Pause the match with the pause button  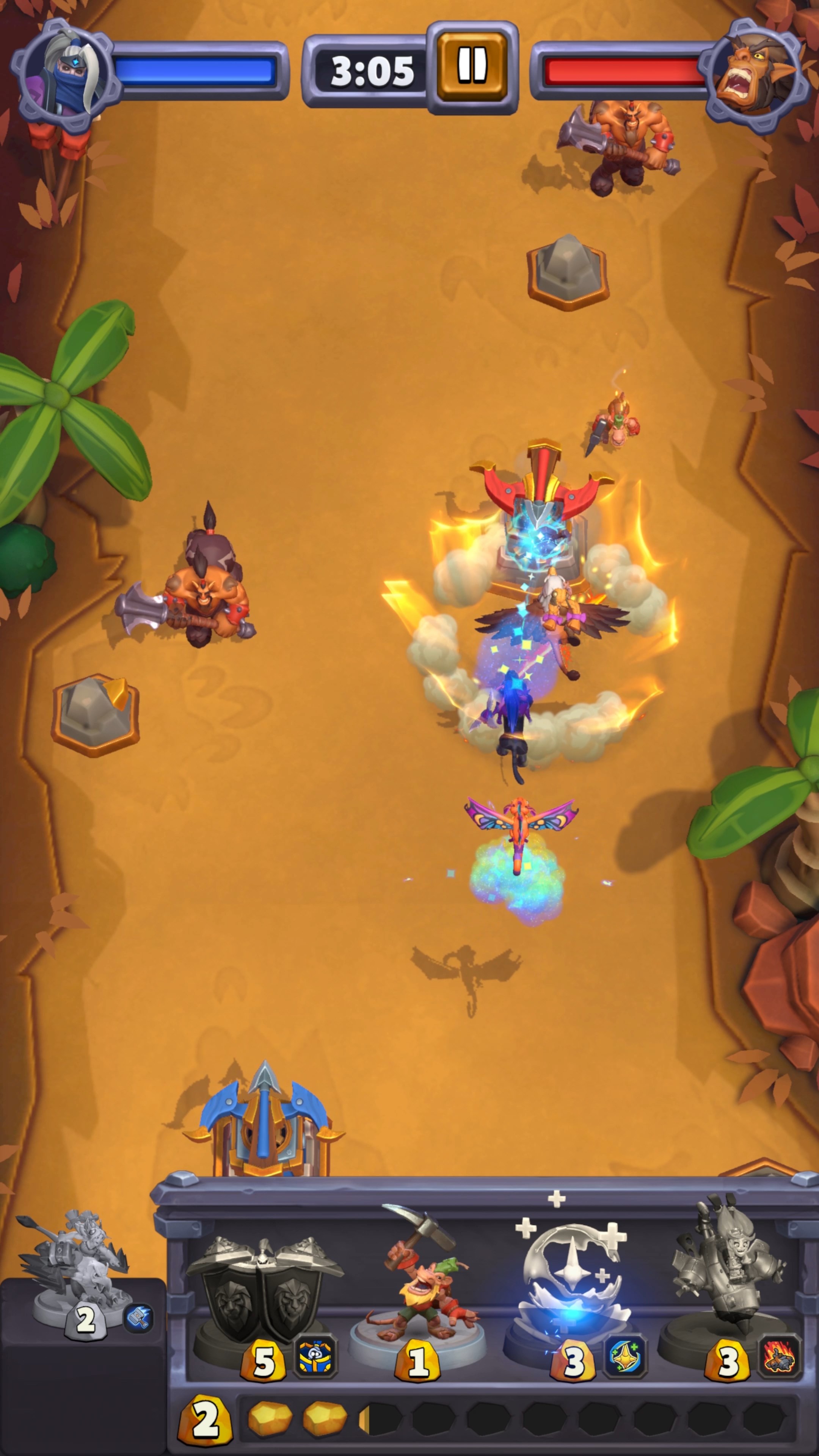[x=472, y=67]
